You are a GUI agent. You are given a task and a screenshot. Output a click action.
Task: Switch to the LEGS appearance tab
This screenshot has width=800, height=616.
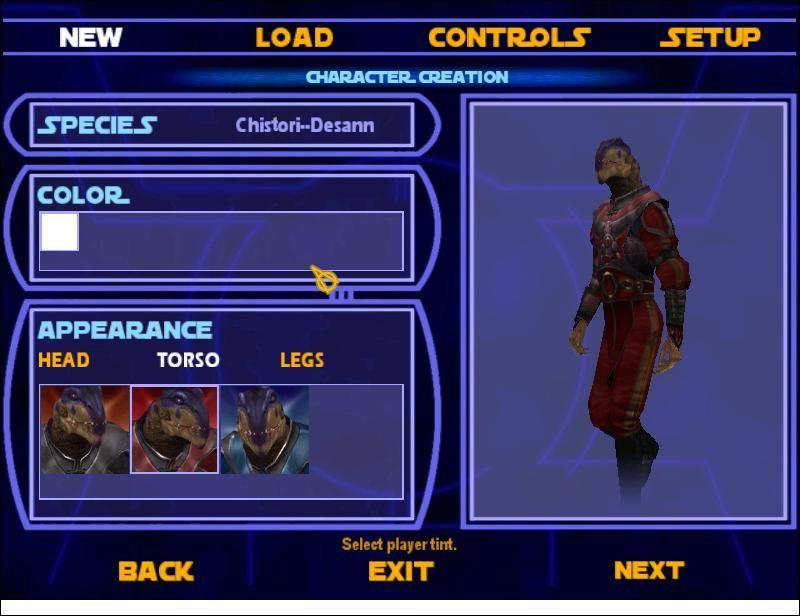[x=302, y=360]
